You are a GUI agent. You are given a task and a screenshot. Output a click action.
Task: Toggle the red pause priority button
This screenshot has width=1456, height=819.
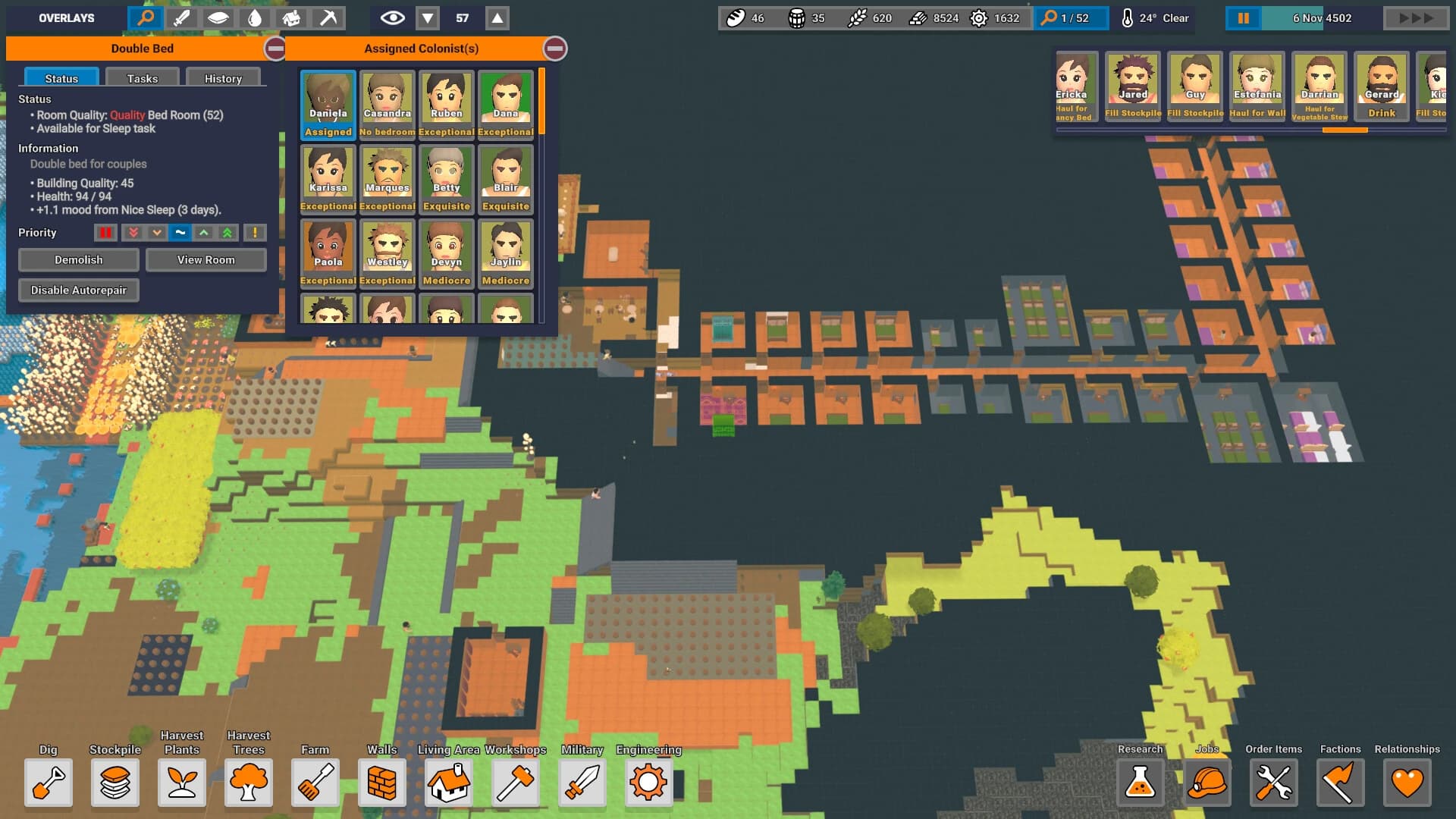(106, 233)
